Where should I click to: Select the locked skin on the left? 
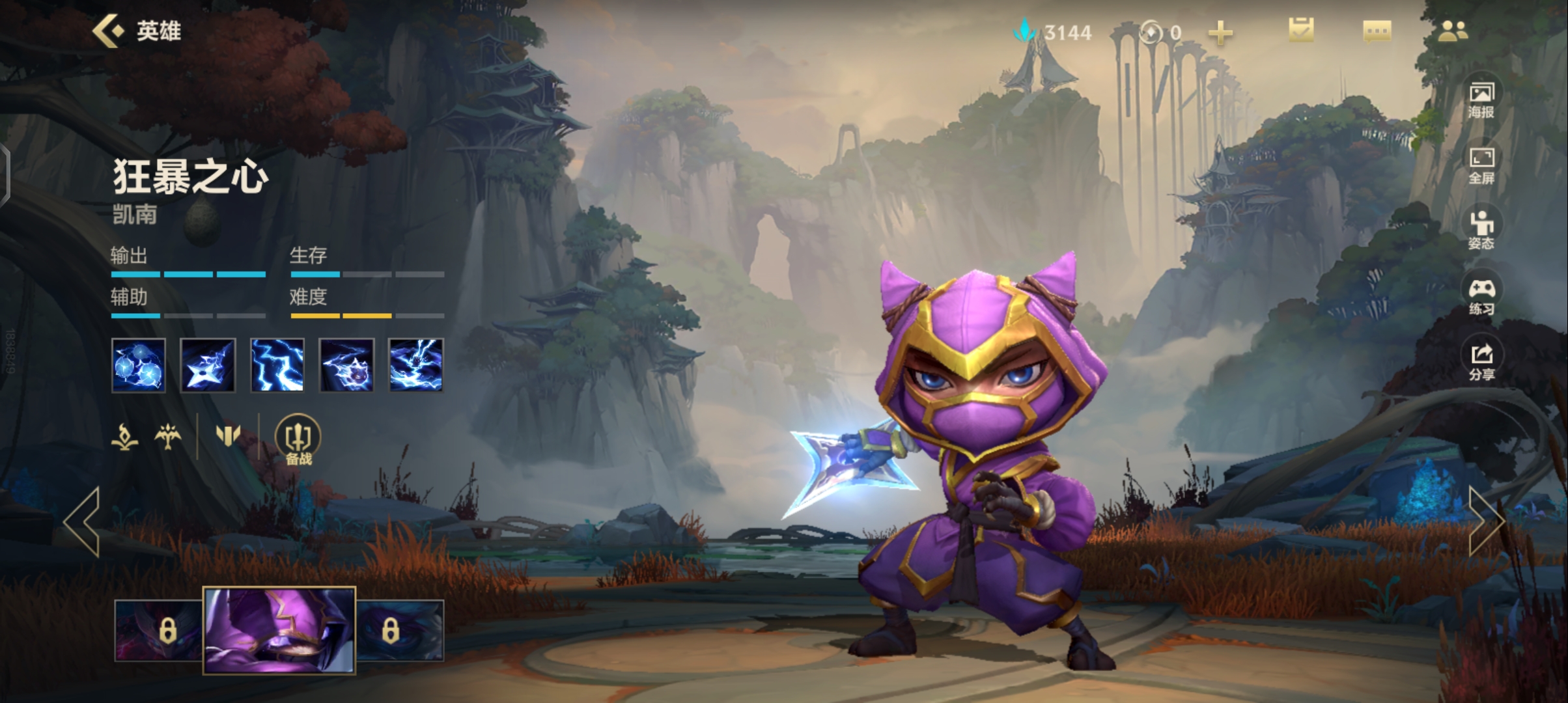point(160,630)
